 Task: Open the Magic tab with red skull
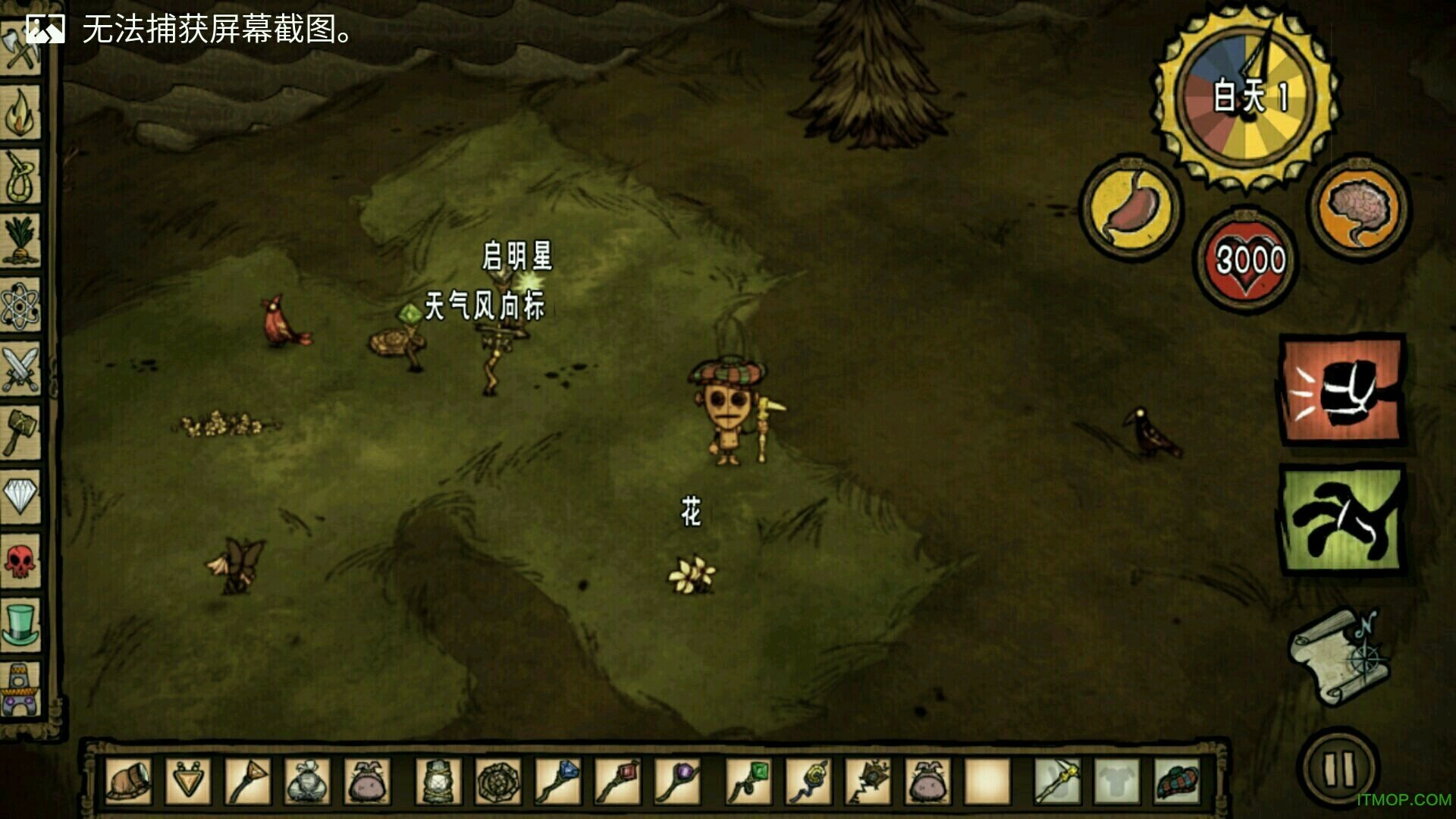(x=20, y=561)
